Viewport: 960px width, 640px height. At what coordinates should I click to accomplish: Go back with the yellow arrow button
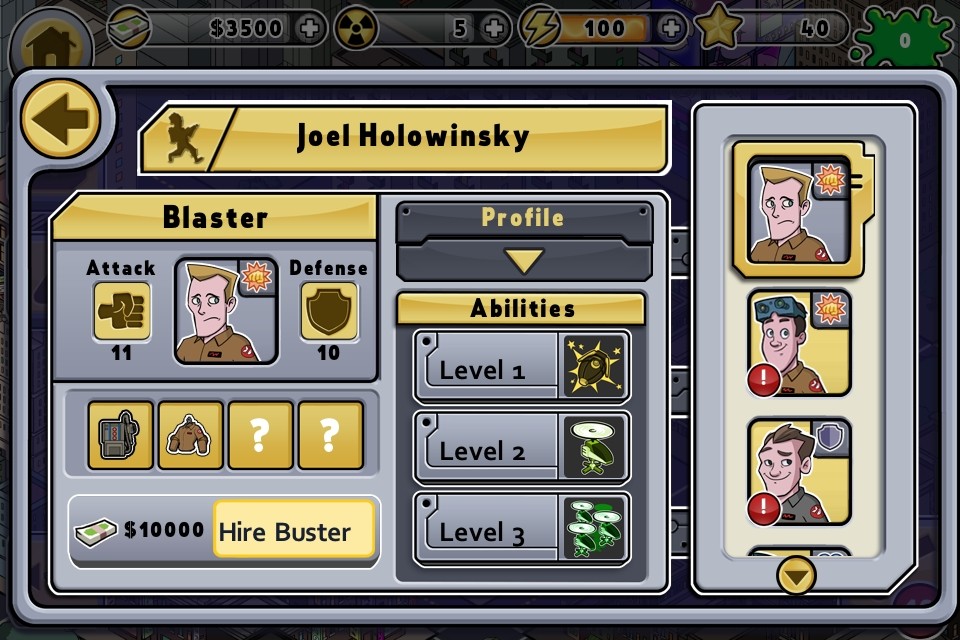[x=60, y=119]
